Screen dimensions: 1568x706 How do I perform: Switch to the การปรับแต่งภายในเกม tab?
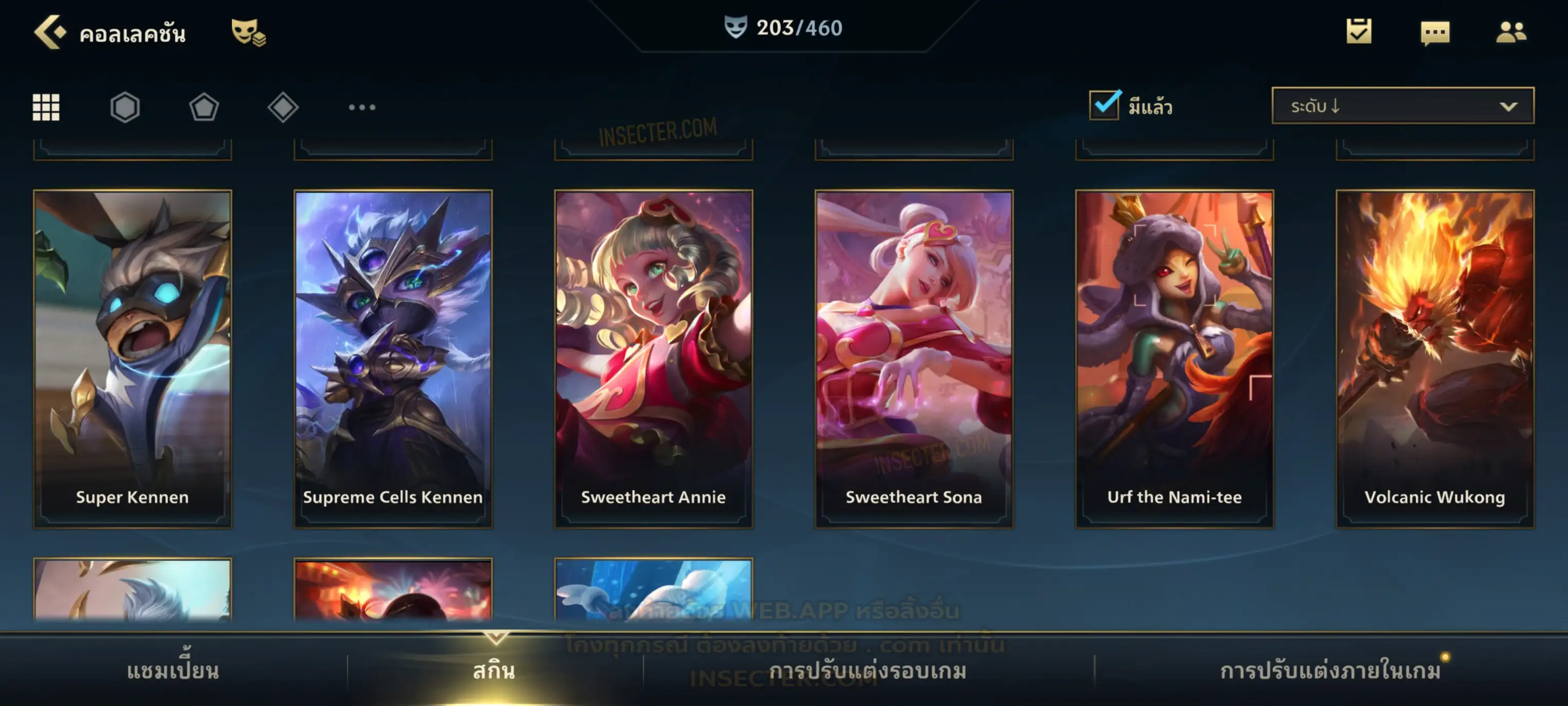coord(1330,671)
